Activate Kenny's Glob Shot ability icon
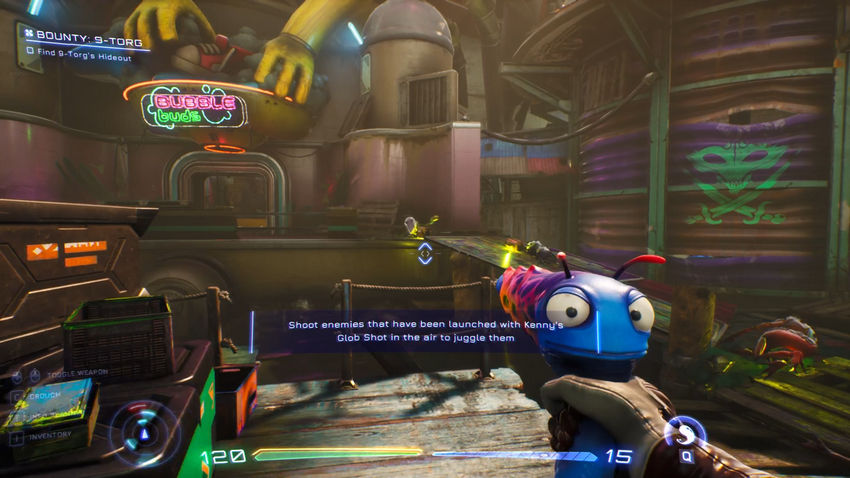The width and height of the screenshot is (850, 478). tap(686, 432)
